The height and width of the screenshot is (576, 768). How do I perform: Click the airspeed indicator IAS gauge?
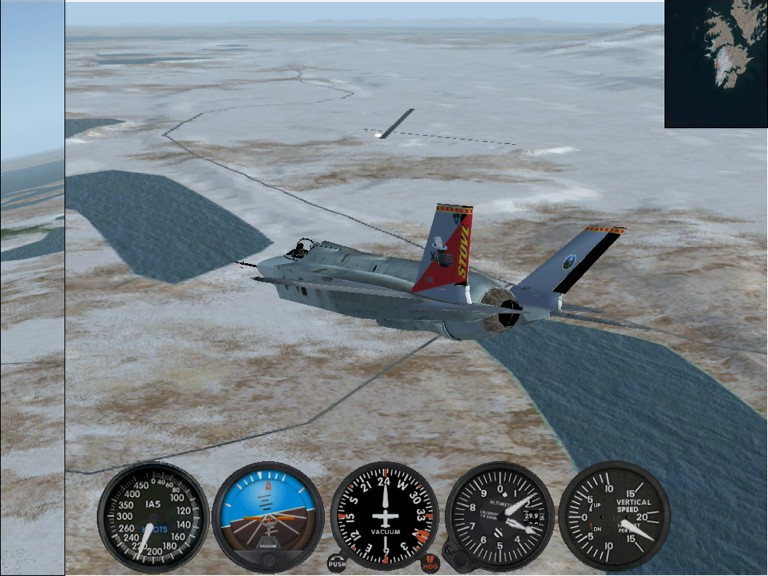pos(153,516)
